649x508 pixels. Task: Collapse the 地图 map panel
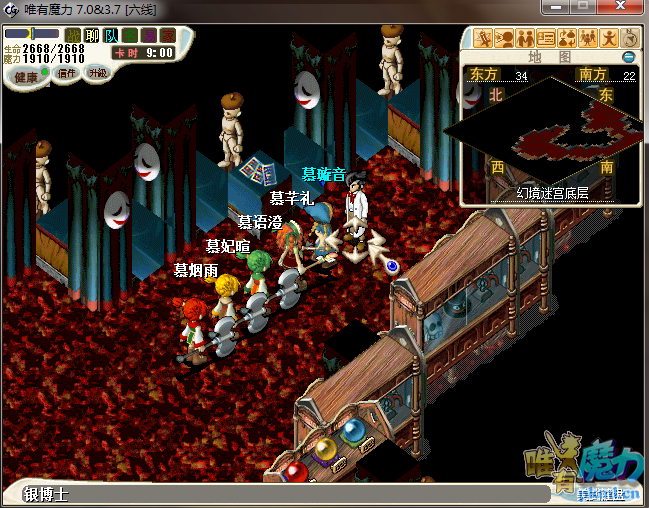(x=628, y=57)
